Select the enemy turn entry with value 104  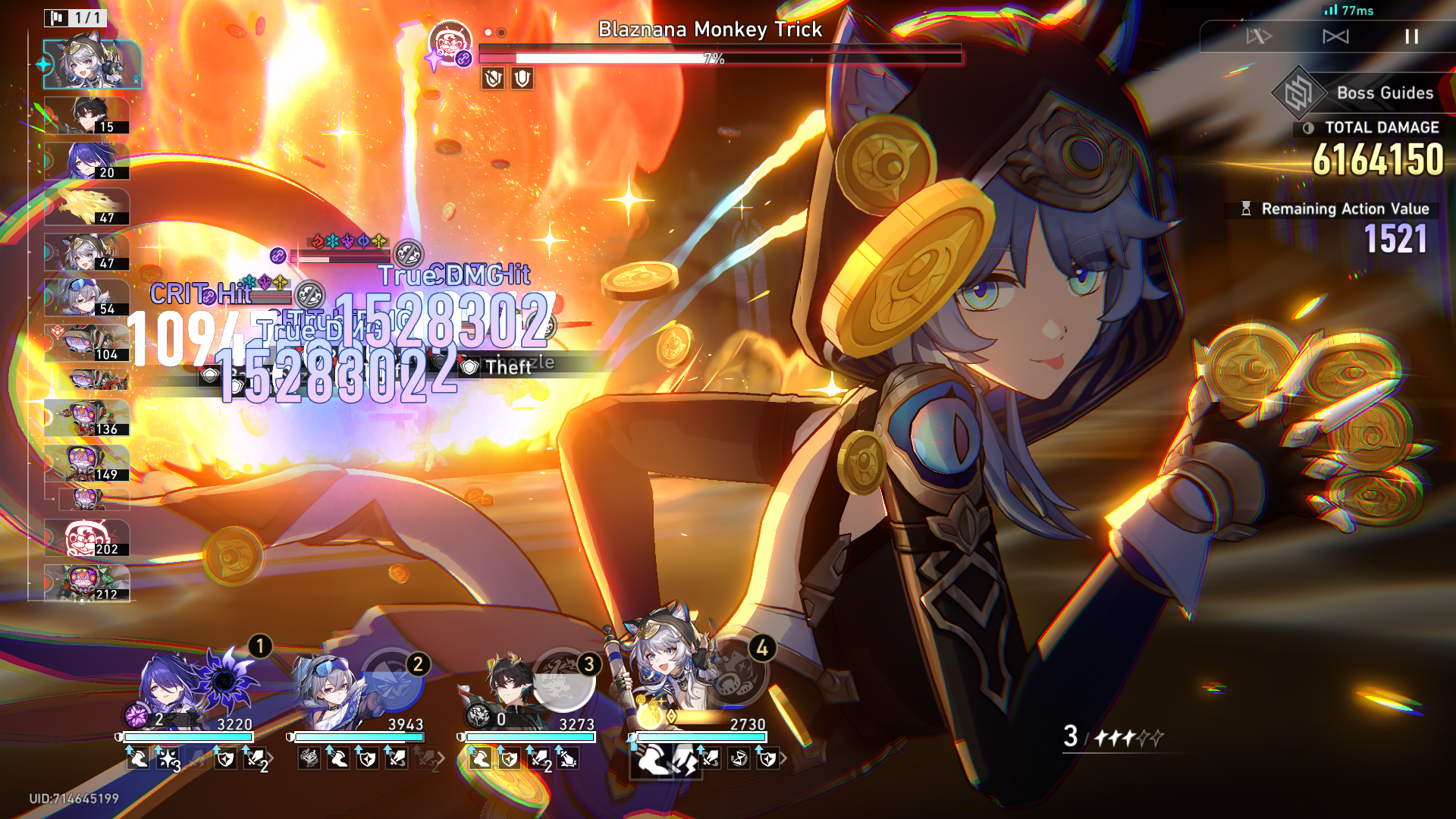coord(86,343)
